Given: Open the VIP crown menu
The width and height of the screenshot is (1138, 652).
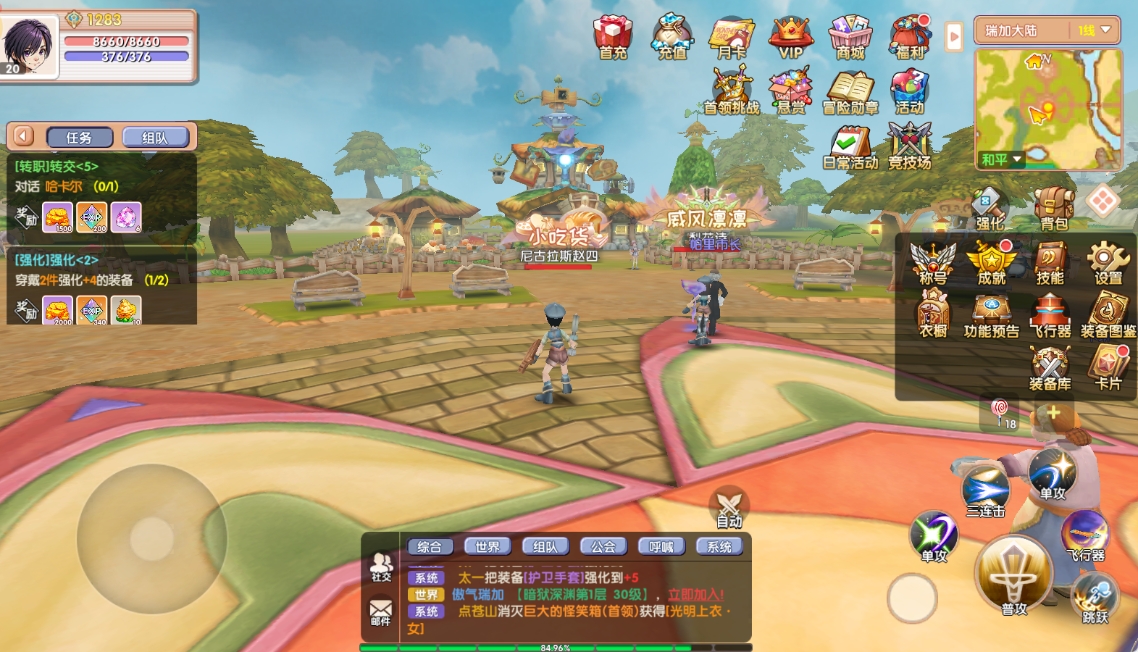Looking at the screenshot, I should tap(791, 37).
